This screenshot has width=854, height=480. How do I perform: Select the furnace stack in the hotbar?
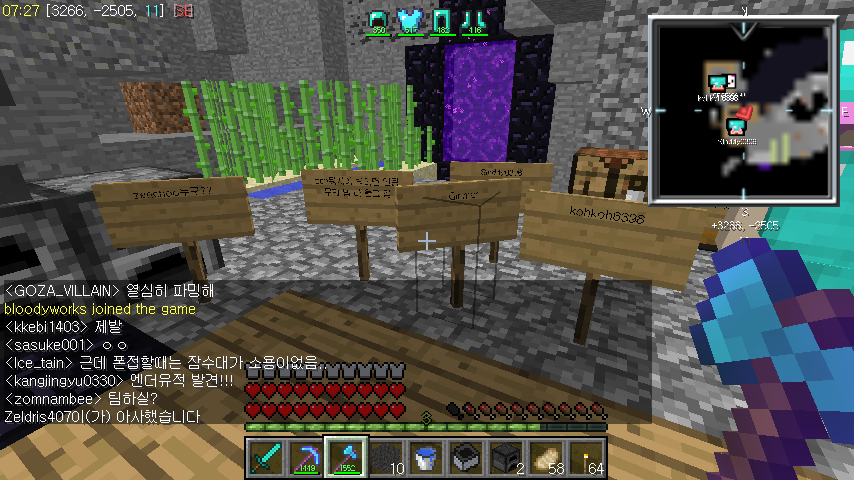coord(506,457)
